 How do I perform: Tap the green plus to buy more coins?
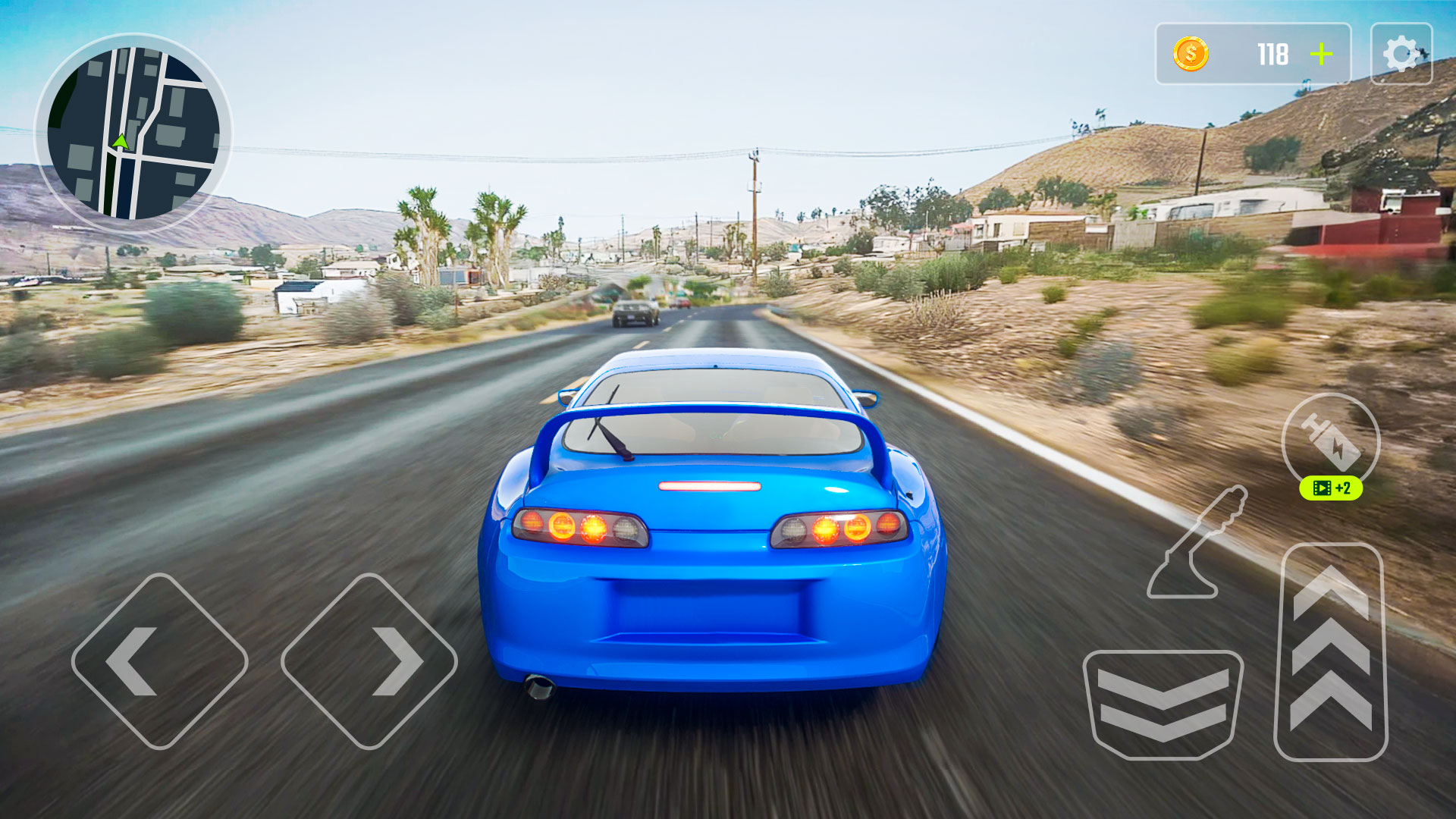[1322, 54]
